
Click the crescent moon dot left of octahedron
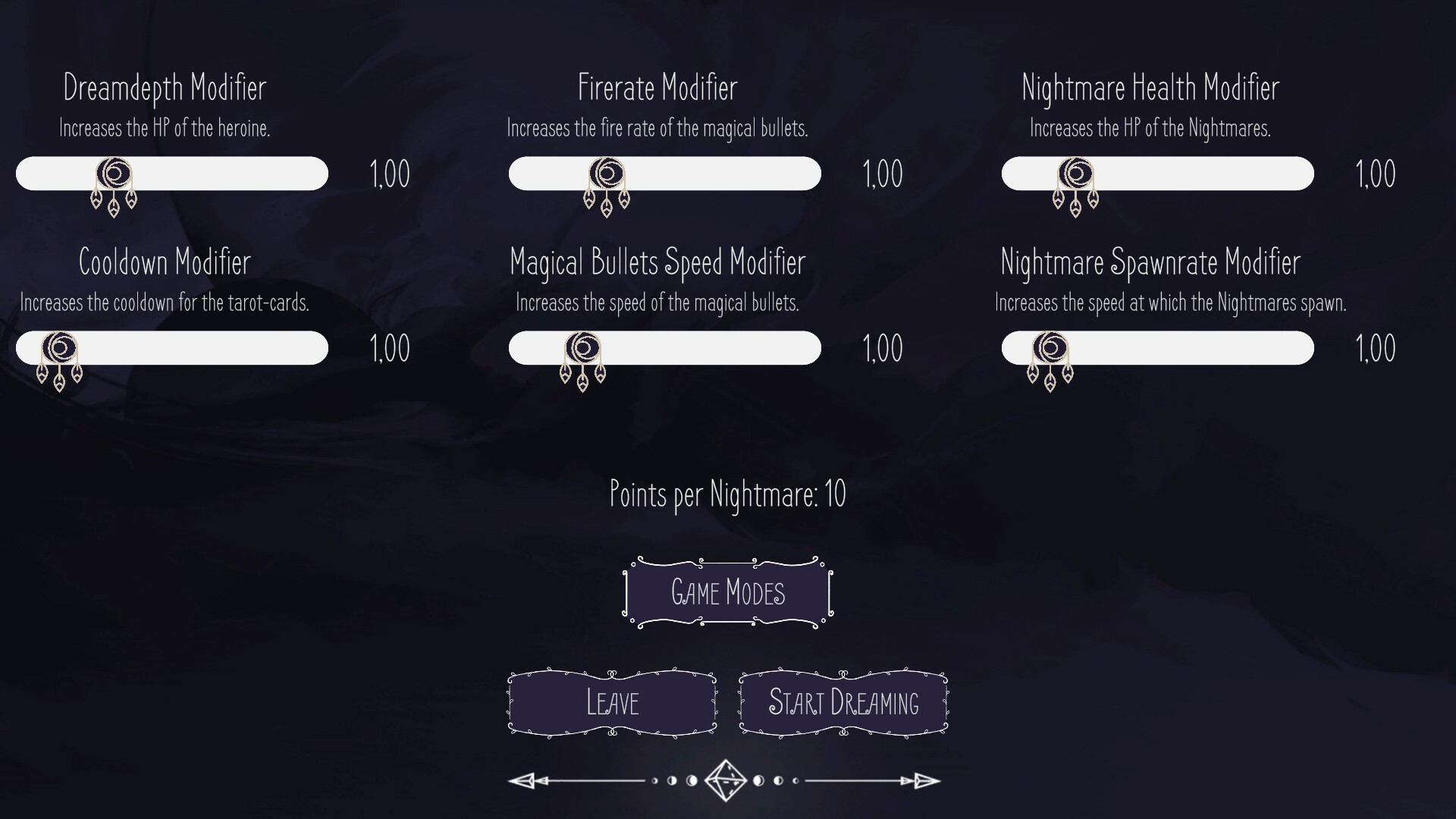(x=692, y=780)
